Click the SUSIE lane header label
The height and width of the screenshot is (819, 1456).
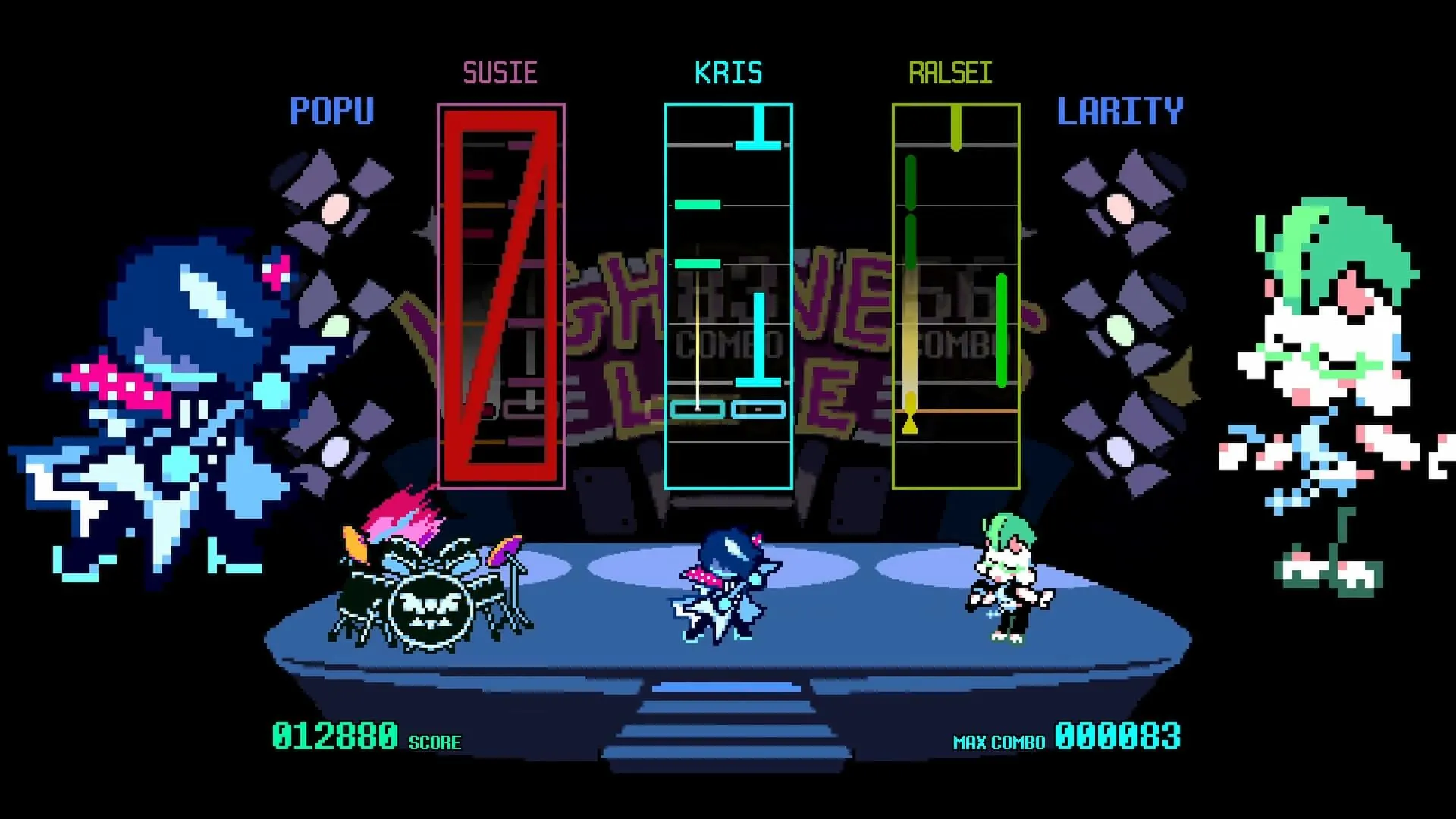501,72
